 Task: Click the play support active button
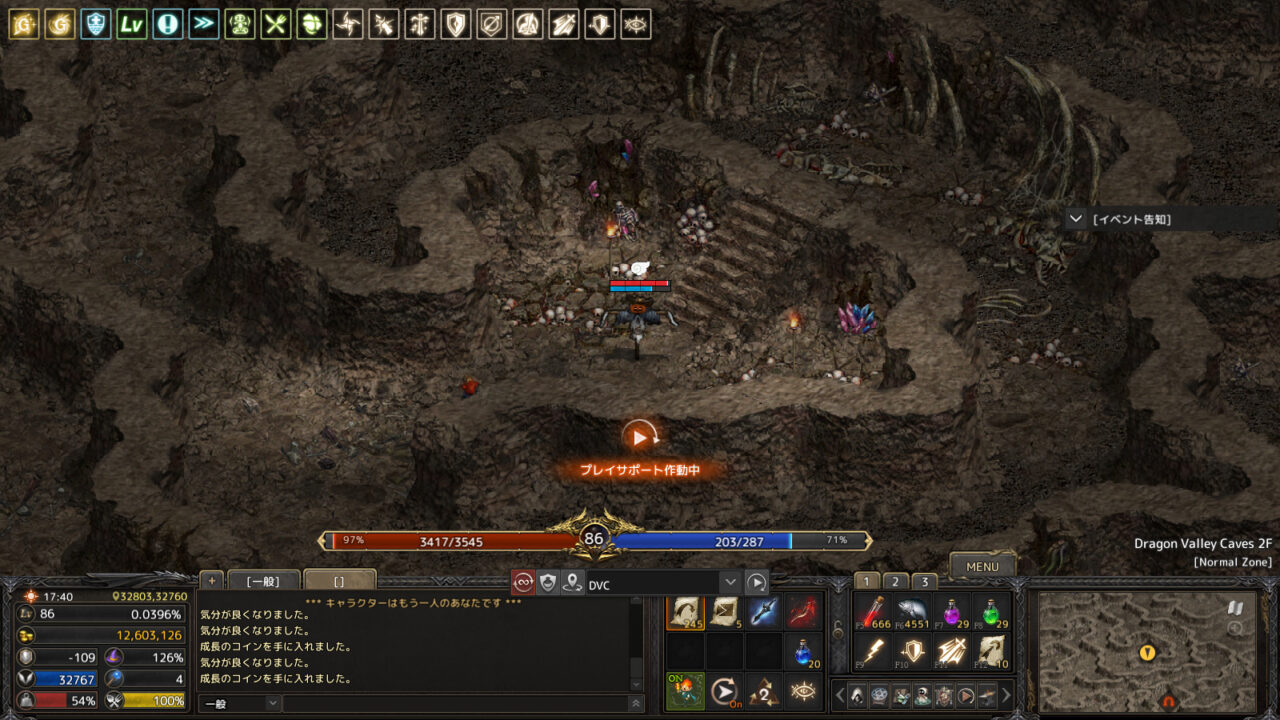(x=640, y=437)
